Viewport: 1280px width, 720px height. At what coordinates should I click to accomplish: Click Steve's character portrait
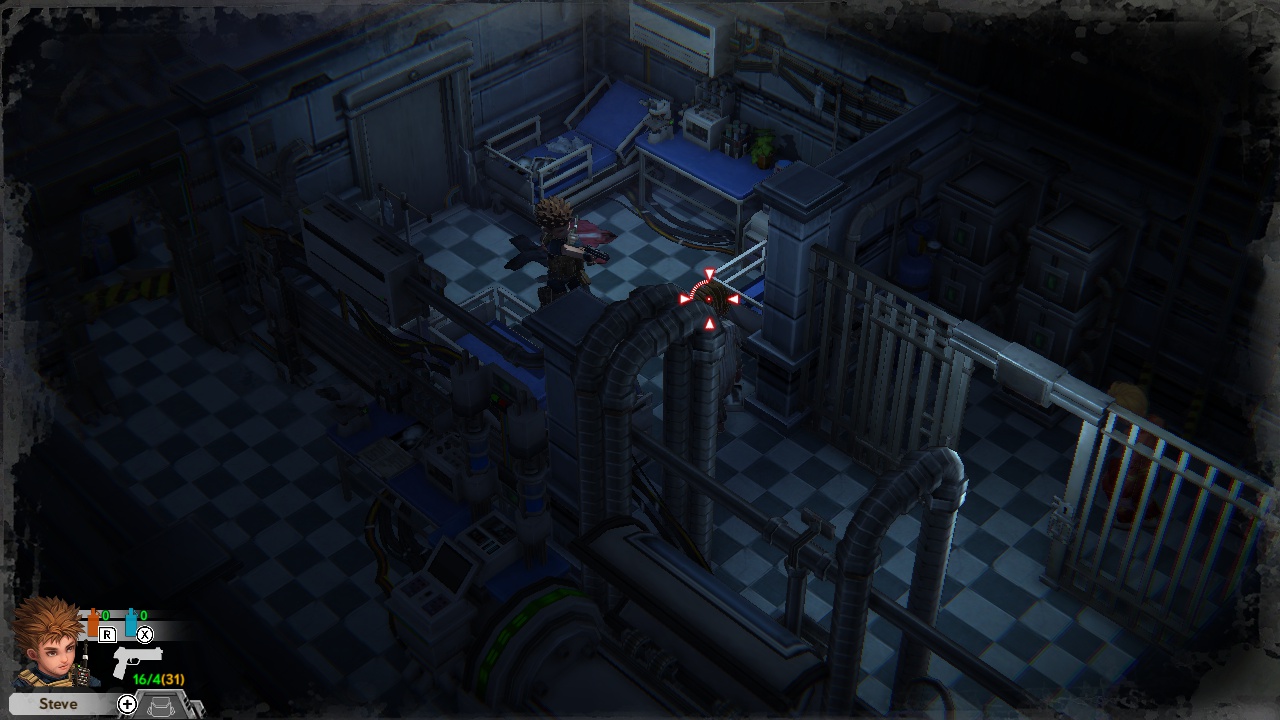(x=51, y=651)
